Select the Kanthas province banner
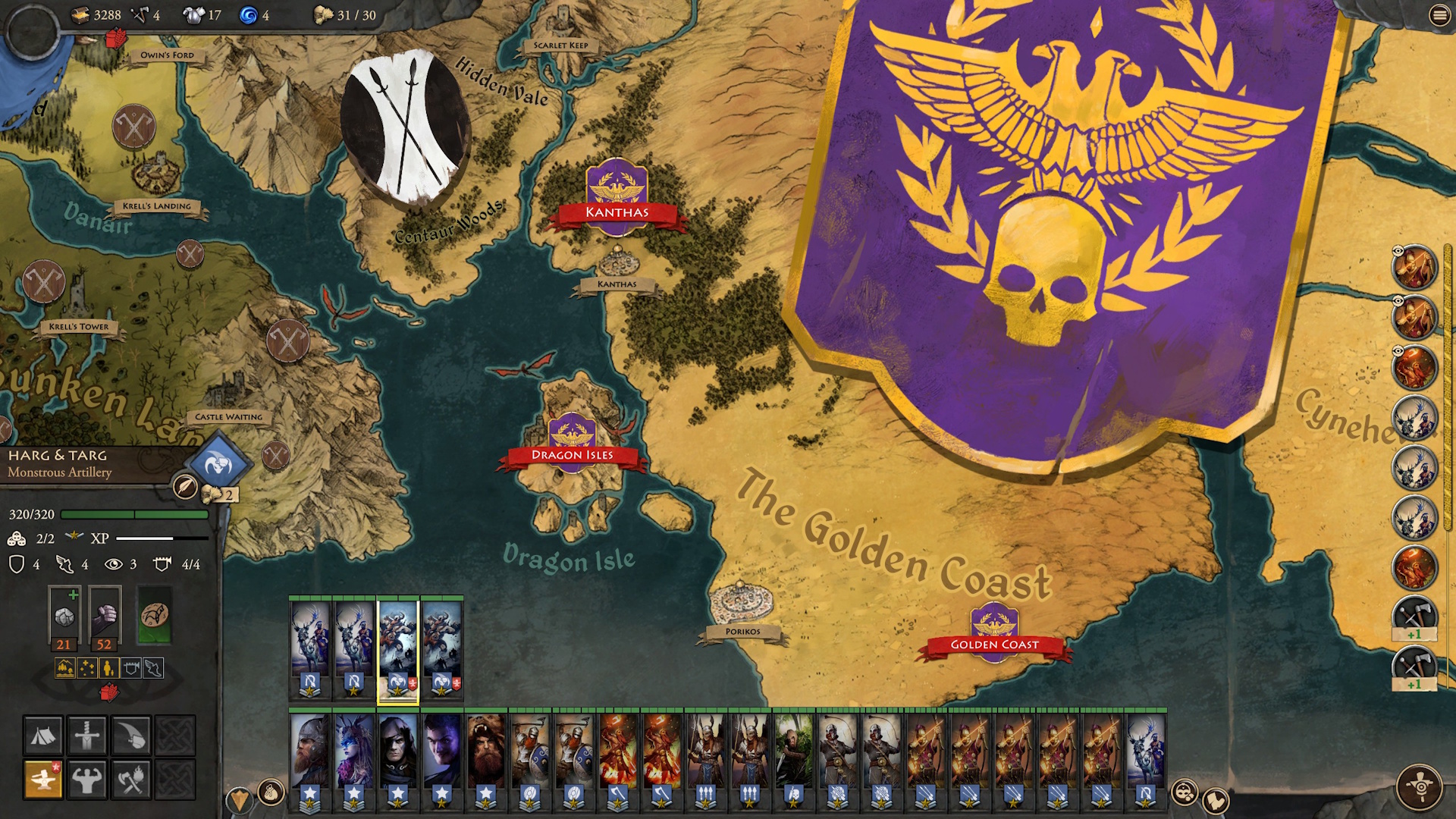Viewport: 1456px width, 819px height. click(617, 212)
